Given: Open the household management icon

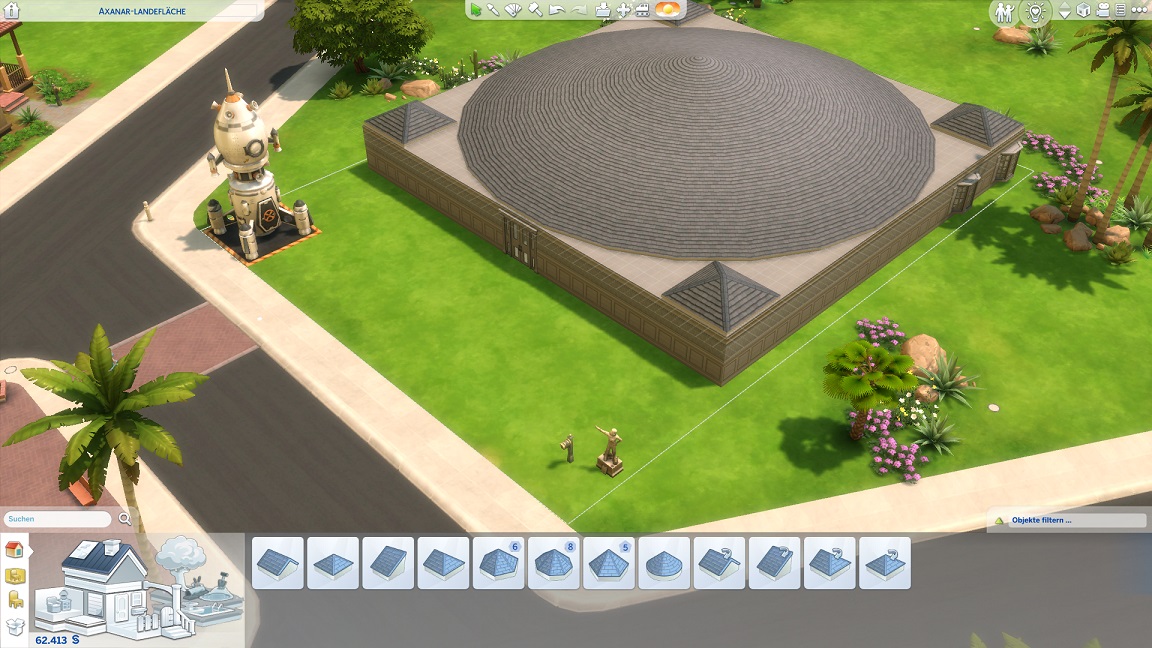Looking at the screenshot, I should pyautogui.click(x=1004, y=12).
